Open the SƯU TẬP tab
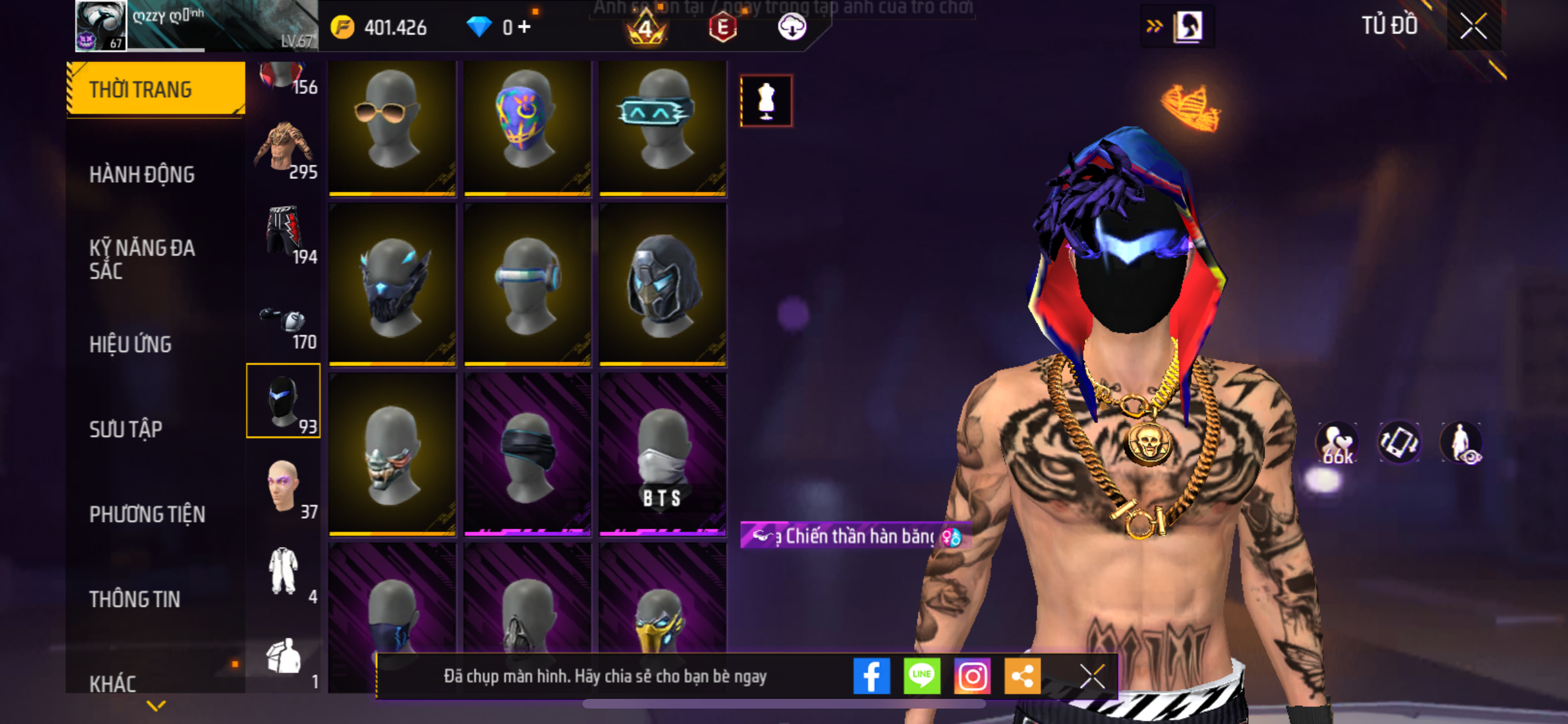1568x724 pixels. point(126,429)
